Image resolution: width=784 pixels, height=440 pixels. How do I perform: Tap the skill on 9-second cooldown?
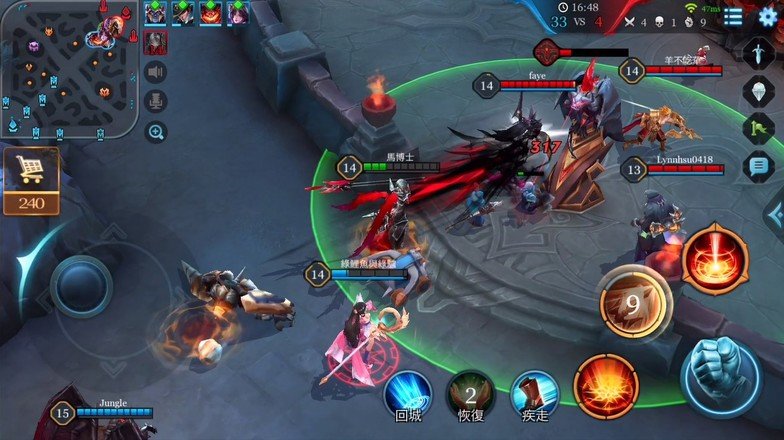coord(634,300)
